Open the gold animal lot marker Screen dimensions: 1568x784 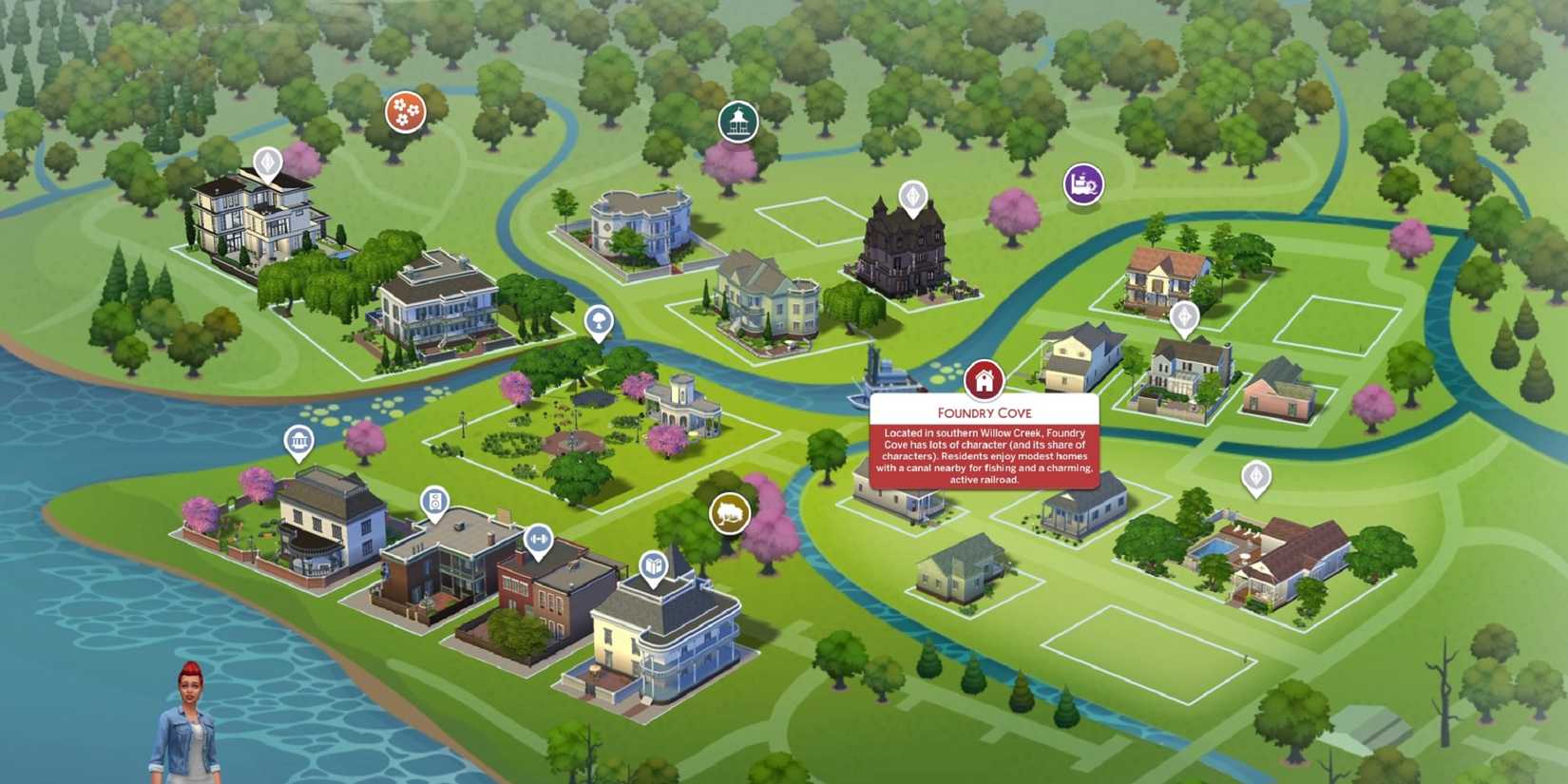tap(728, 513)
